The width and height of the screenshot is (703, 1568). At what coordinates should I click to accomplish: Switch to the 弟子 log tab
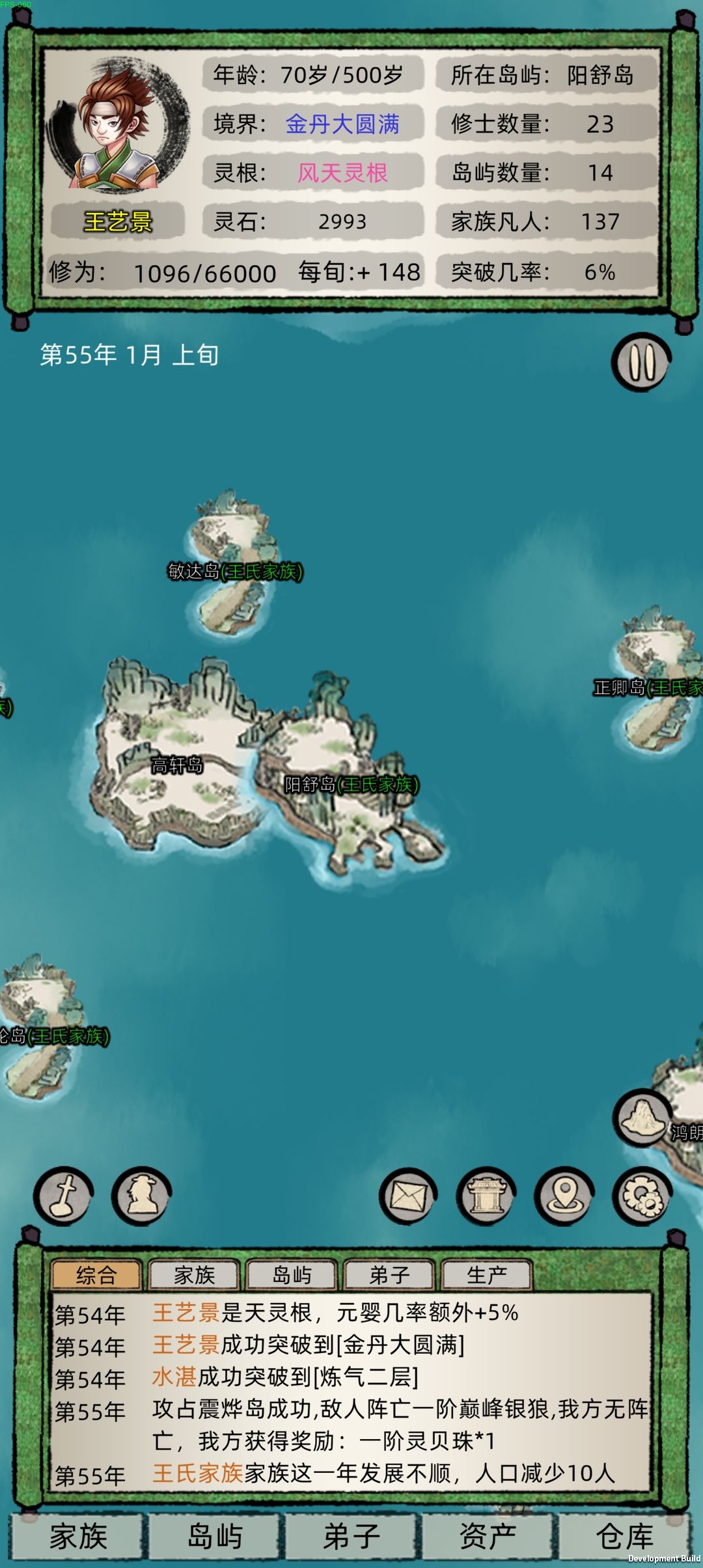point(389,1275)
